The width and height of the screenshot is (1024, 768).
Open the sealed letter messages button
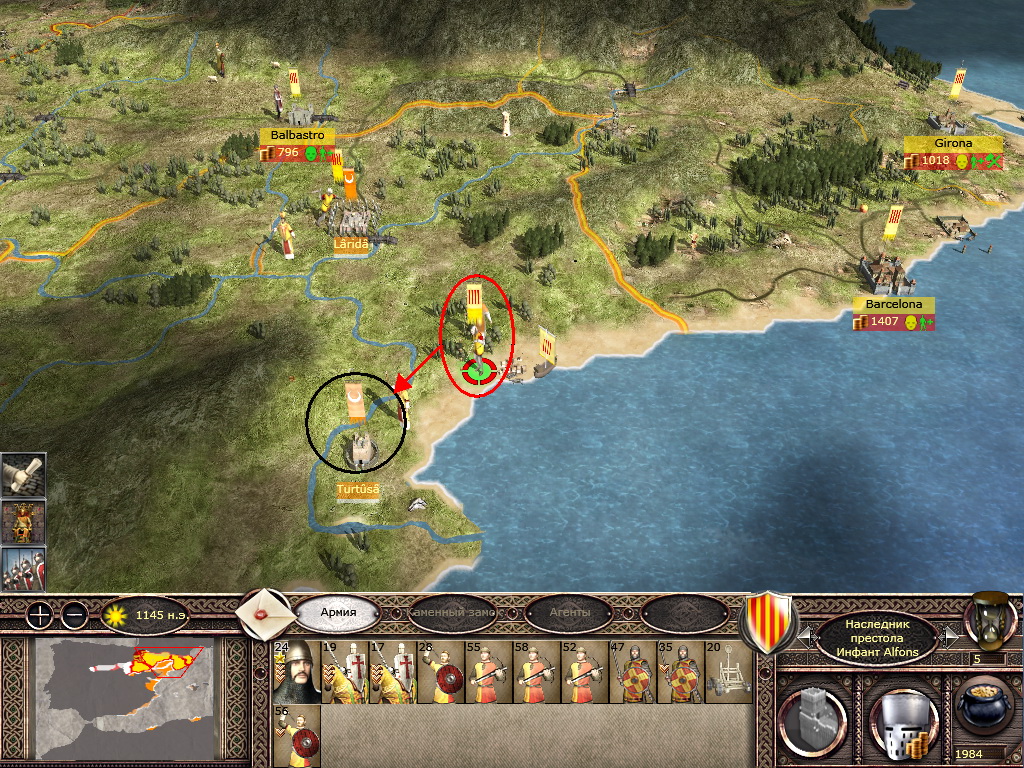[x=265, y=612]
